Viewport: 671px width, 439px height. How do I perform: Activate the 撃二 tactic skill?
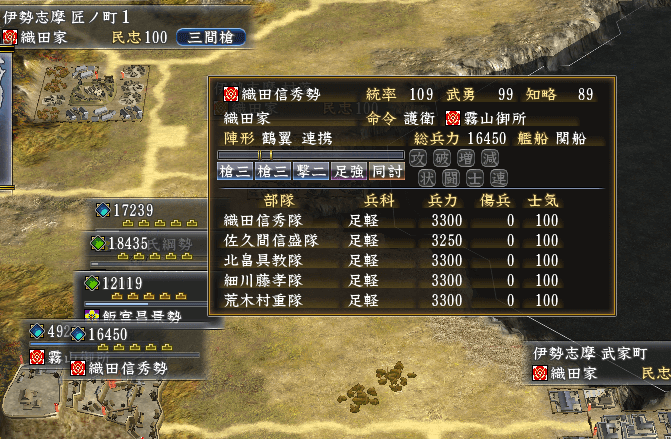[310, 171]
